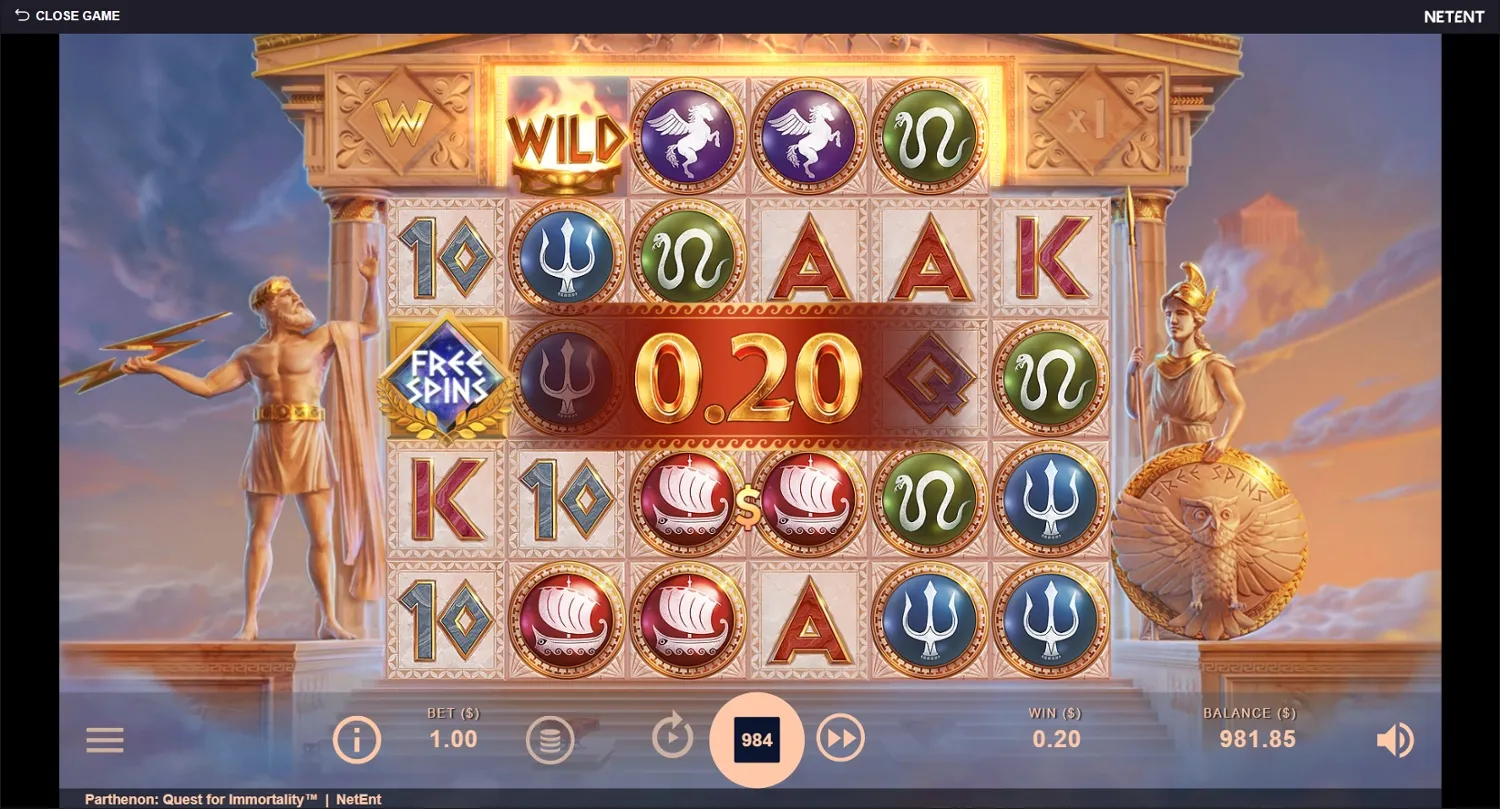Open the game information panel

tap(357, 740)
